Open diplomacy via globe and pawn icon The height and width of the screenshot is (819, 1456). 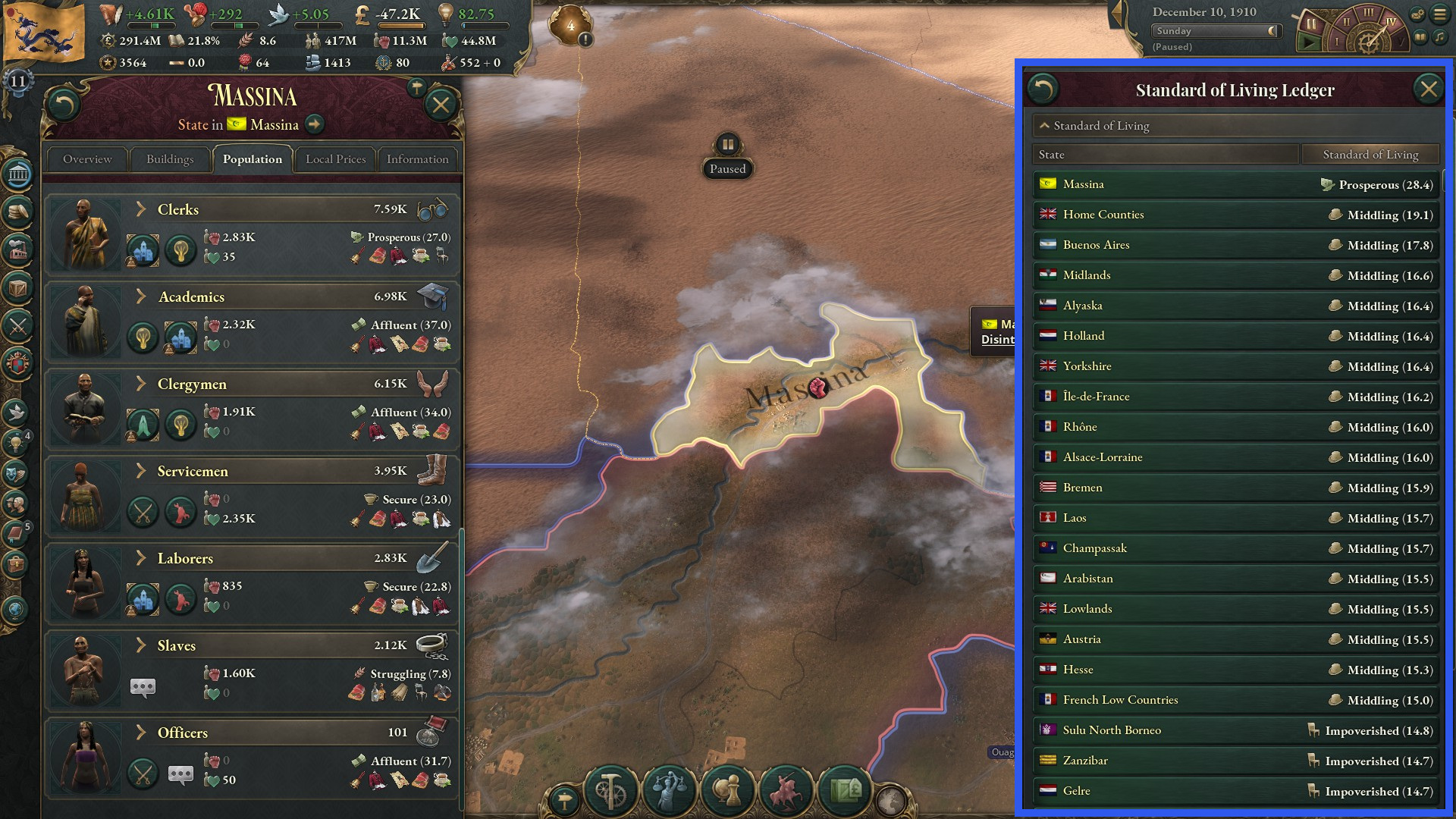tap(728, 792)
